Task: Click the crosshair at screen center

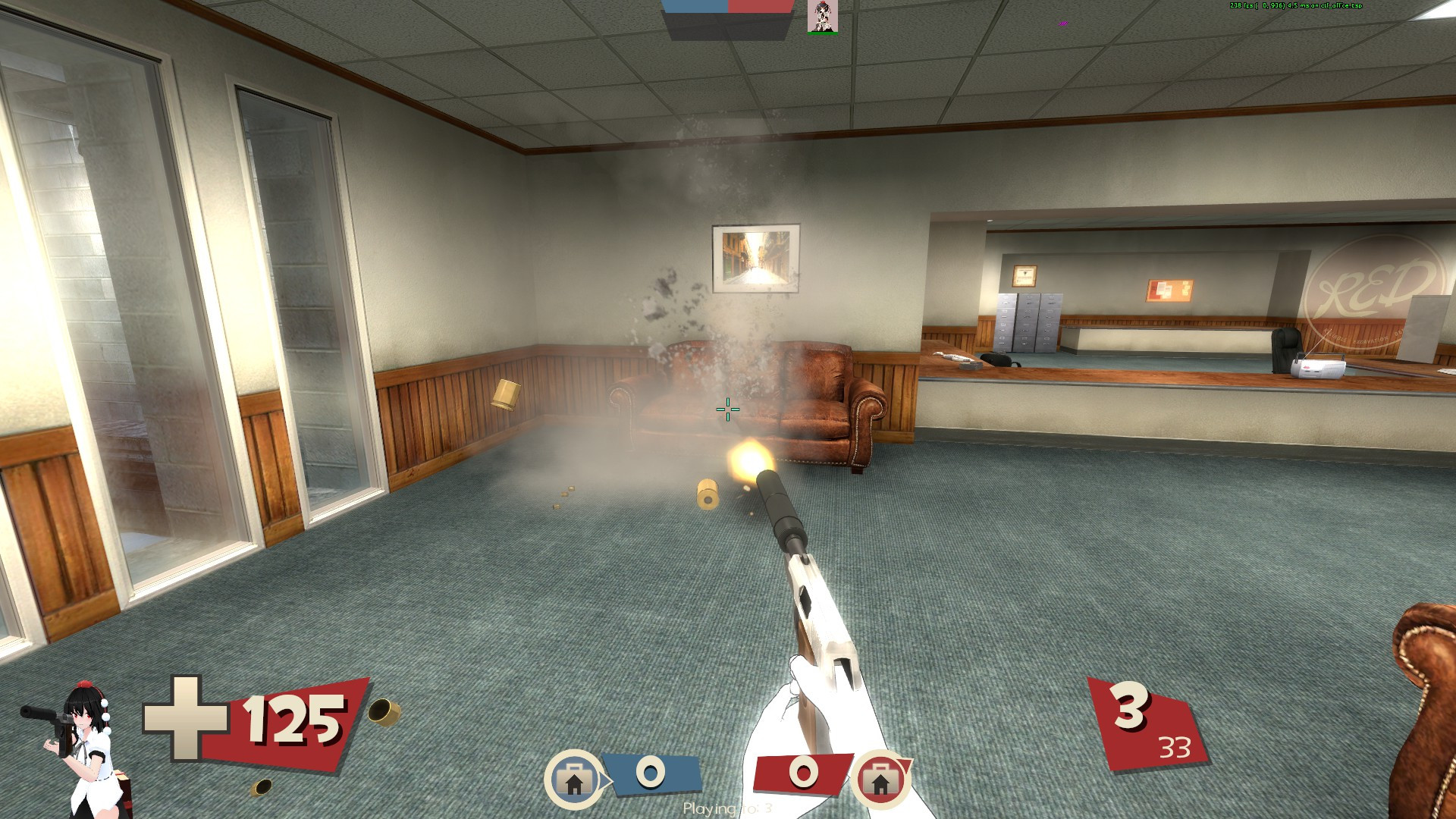Action: tap(726, 409)
